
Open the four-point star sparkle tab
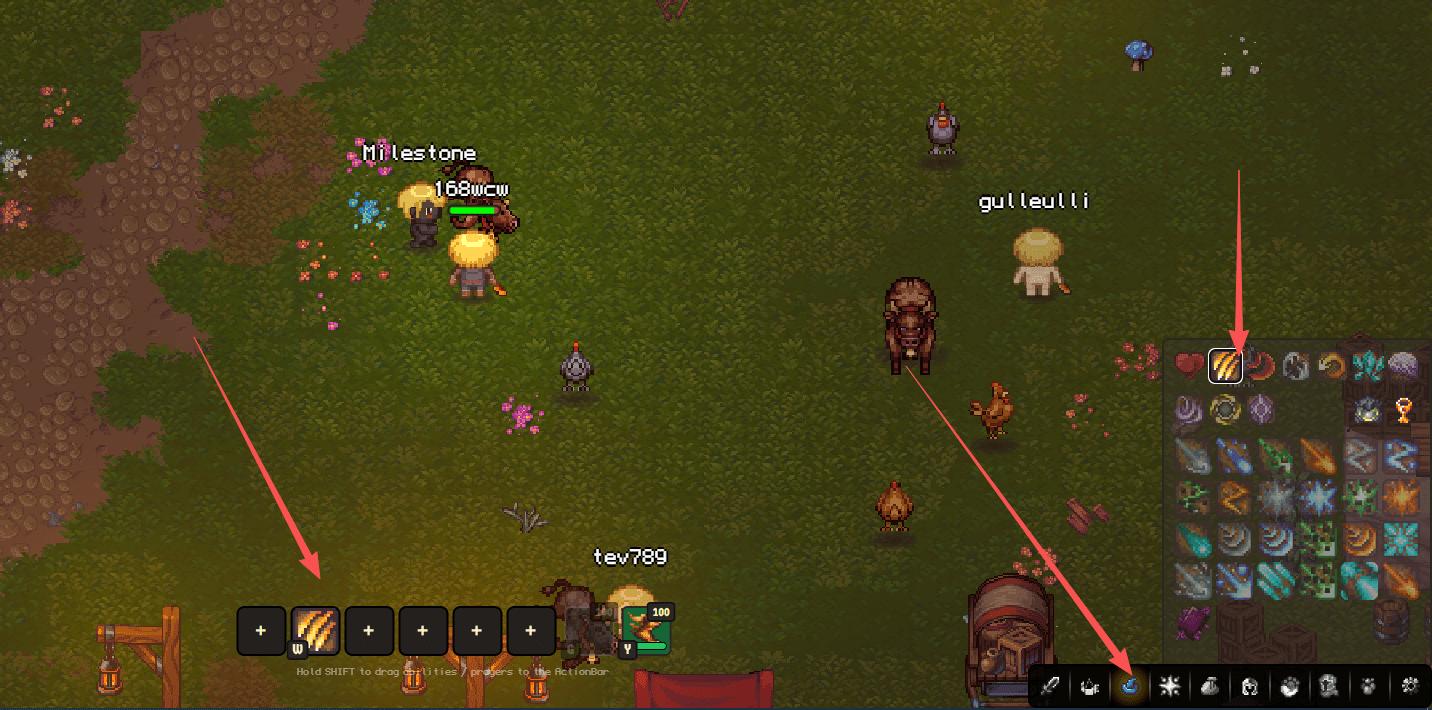[x=1170, y=686]
